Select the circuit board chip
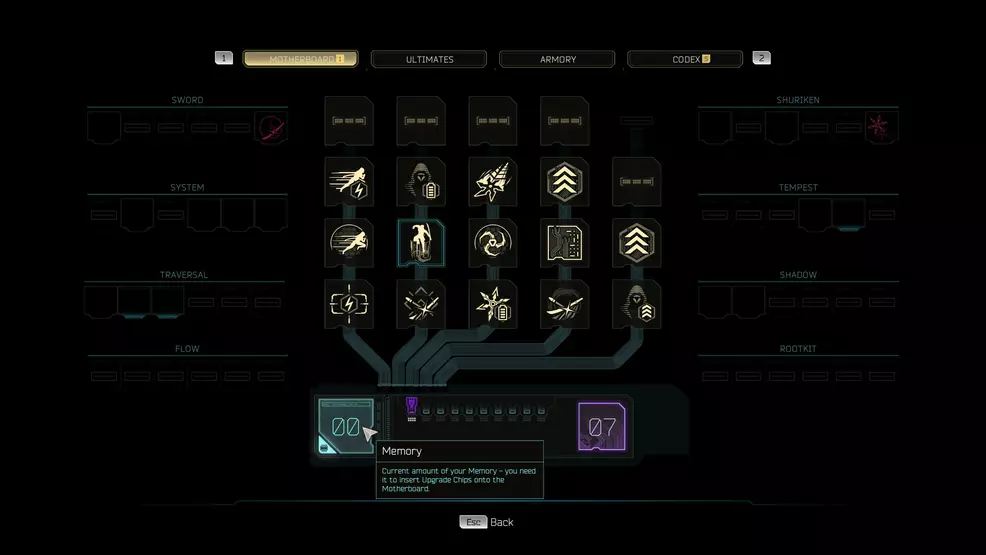 click(565, 243)
